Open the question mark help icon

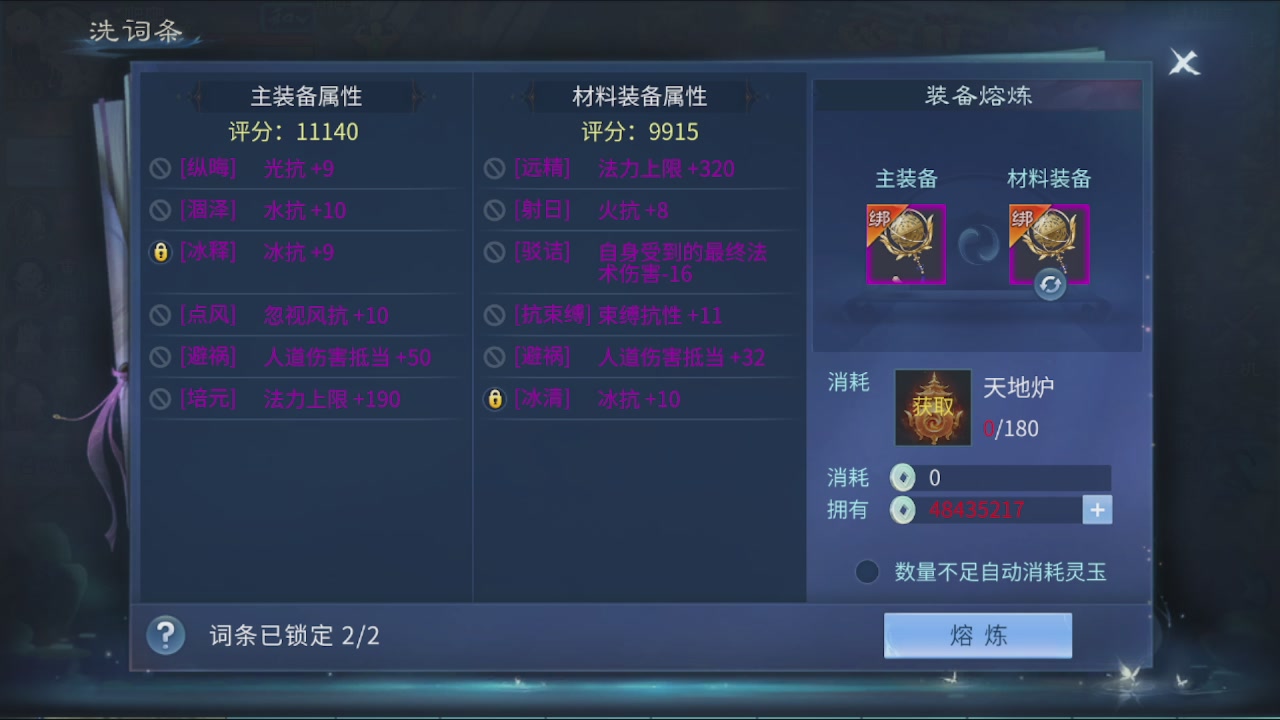[166, 635]
